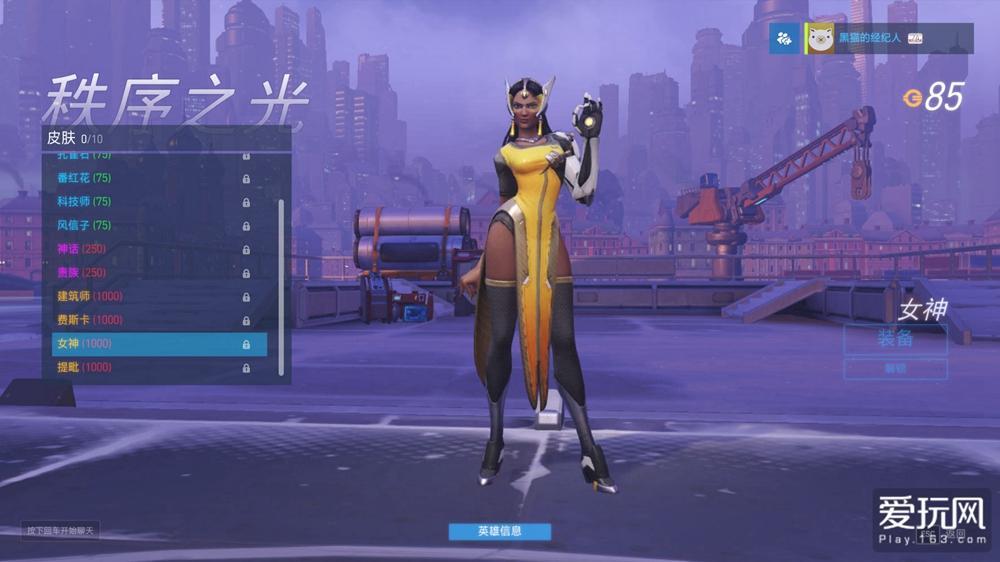Viewport: 1000px width, 562px height.
Task: Click the chat prompt box at bottom left
Action: tap(61, 530)
